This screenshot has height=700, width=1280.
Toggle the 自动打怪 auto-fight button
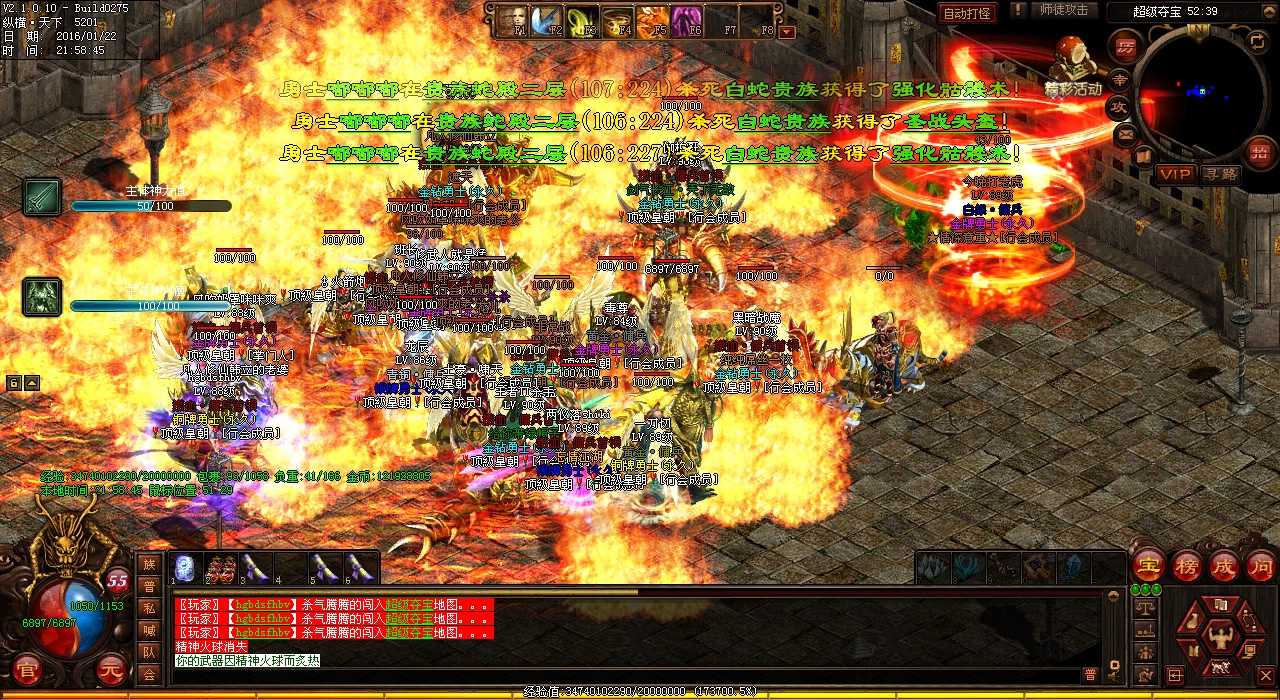[967, 13]
